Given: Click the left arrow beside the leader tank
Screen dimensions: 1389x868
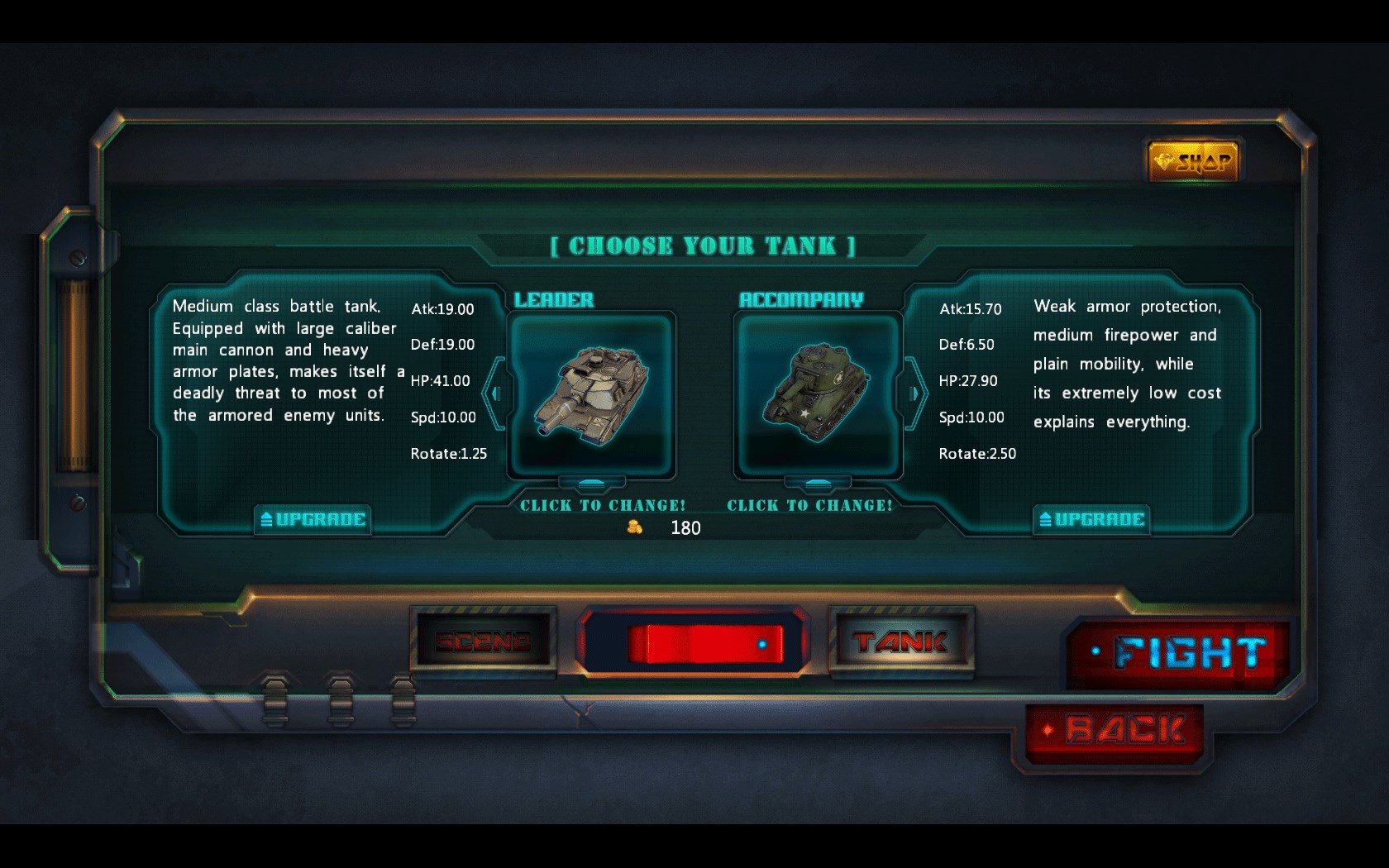Looking at the screenshot, I should coord(495,393).
